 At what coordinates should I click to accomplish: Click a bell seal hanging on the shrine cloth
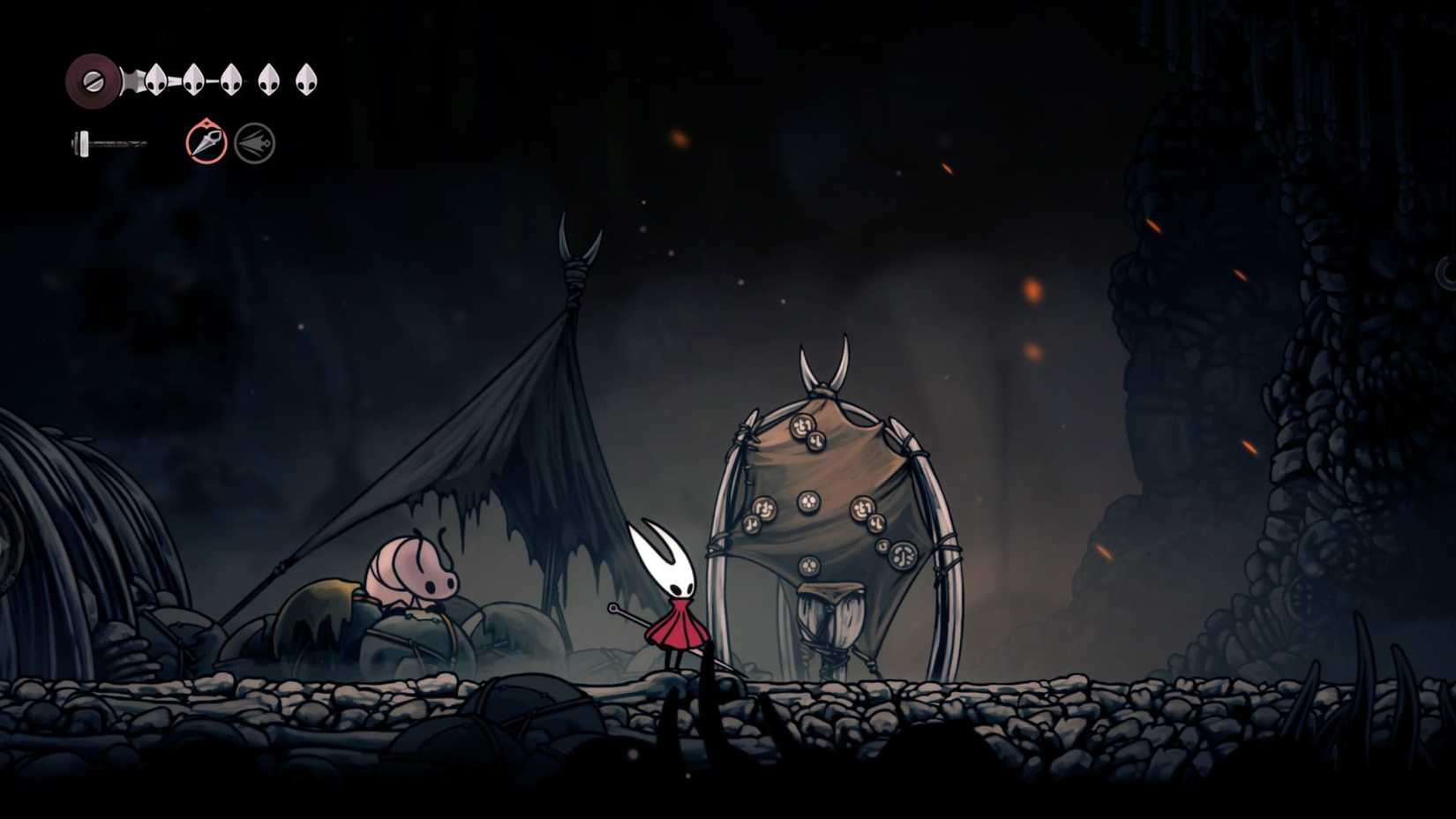[x=807, y=503]
